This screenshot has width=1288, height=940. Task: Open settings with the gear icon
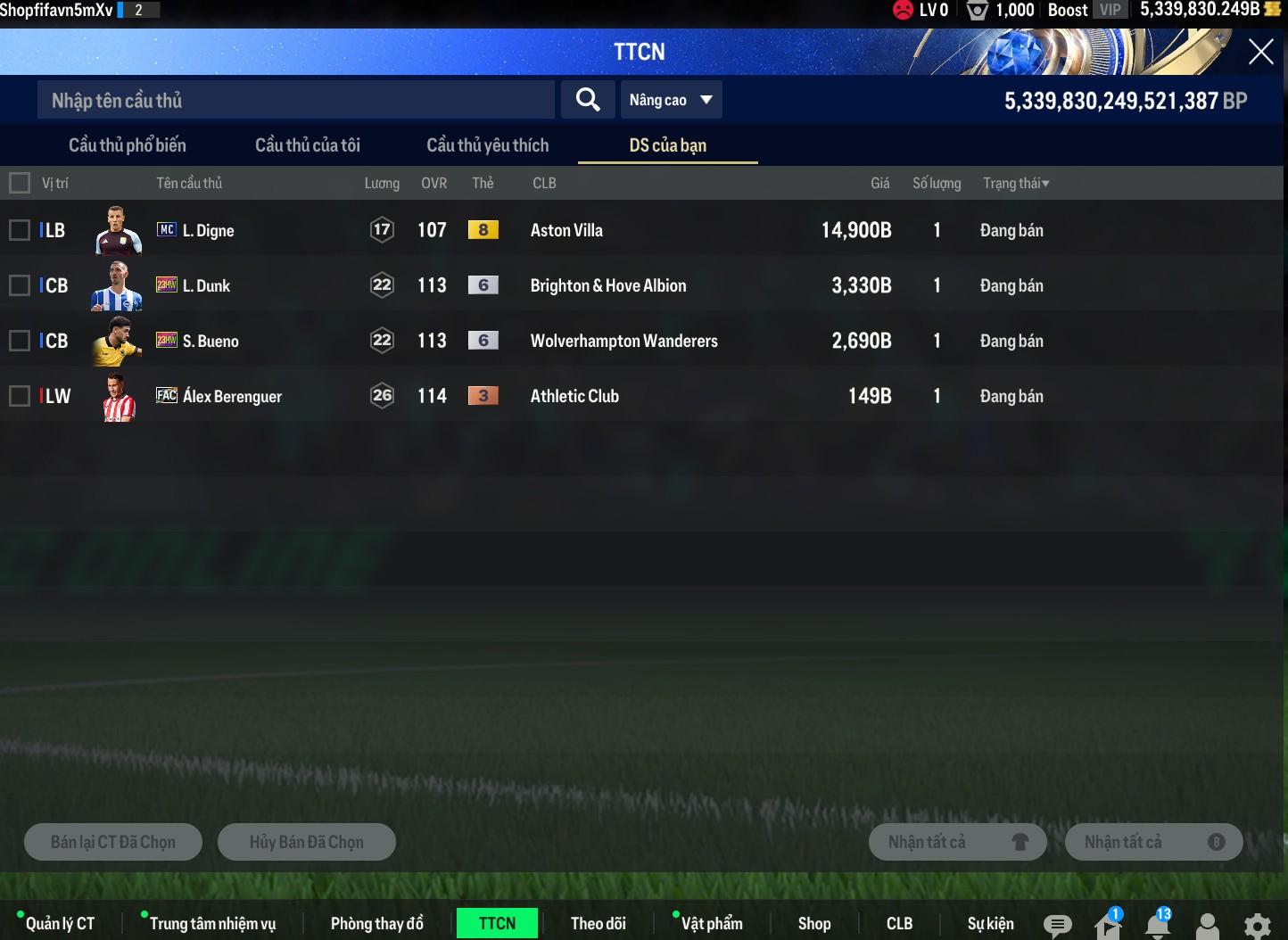pos(1257,926)
